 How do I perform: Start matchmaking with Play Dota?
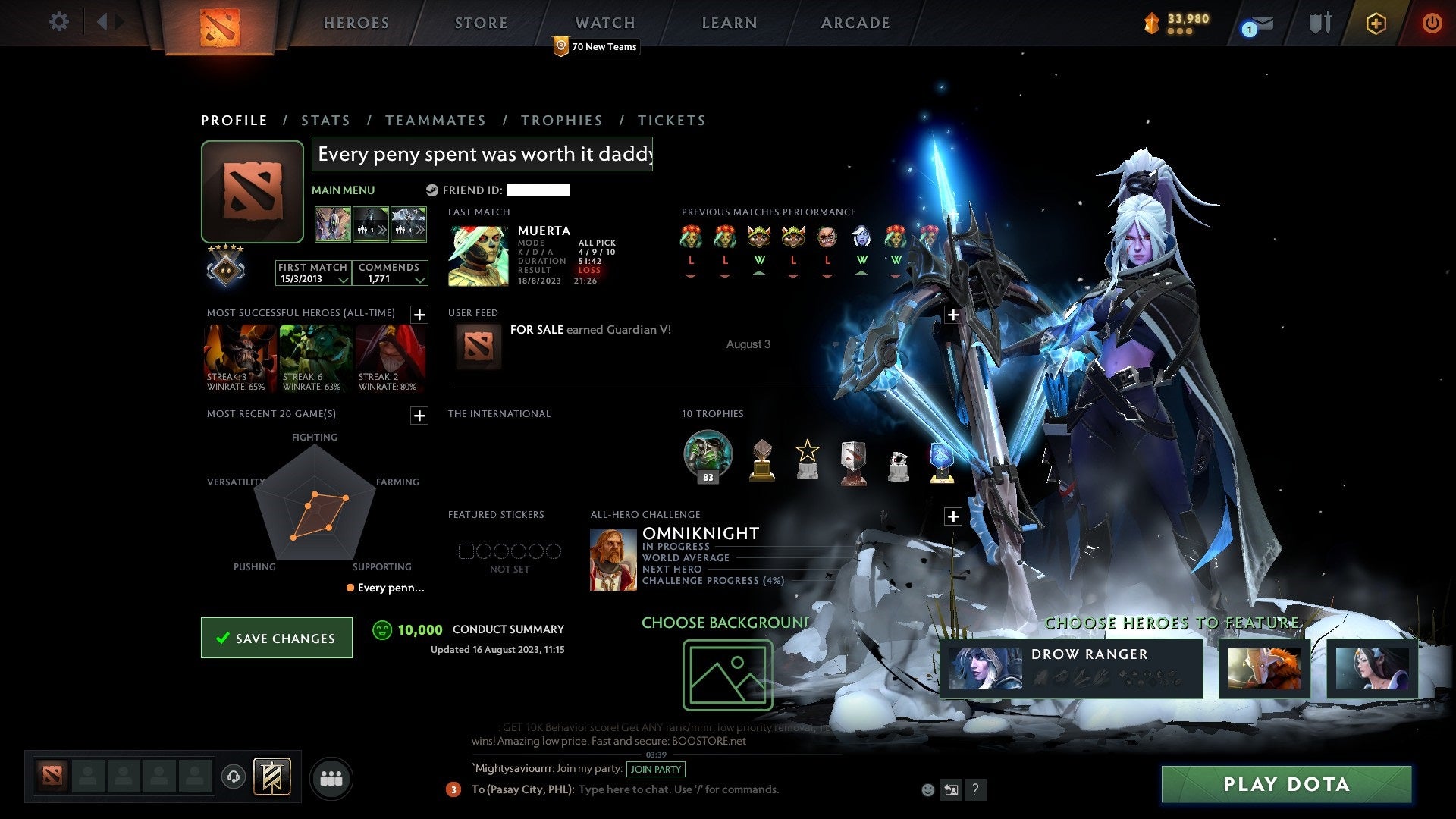point(1286,784)
